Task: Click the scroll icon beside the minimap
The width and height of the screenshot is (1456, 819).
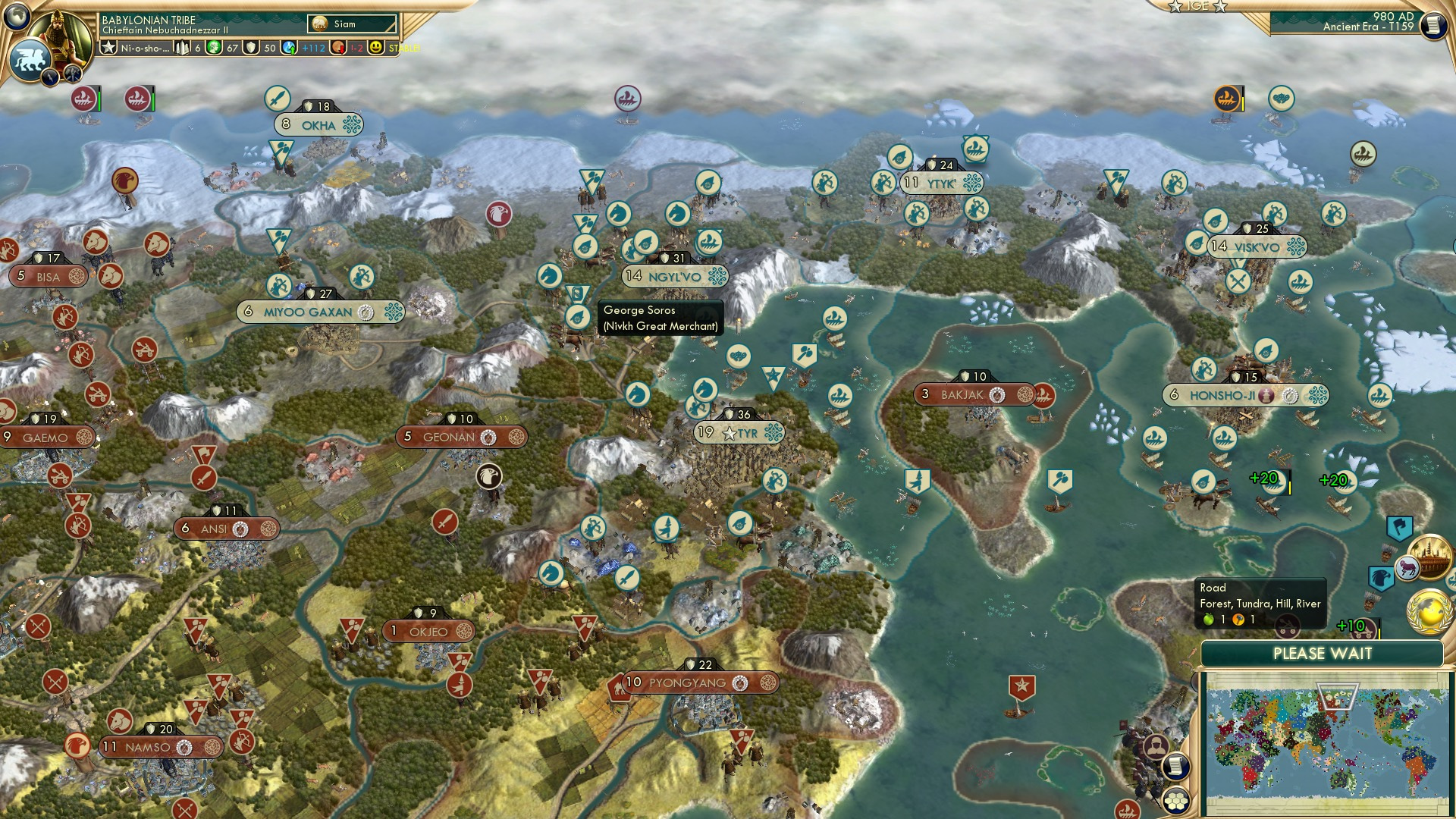Action: 1176,767
